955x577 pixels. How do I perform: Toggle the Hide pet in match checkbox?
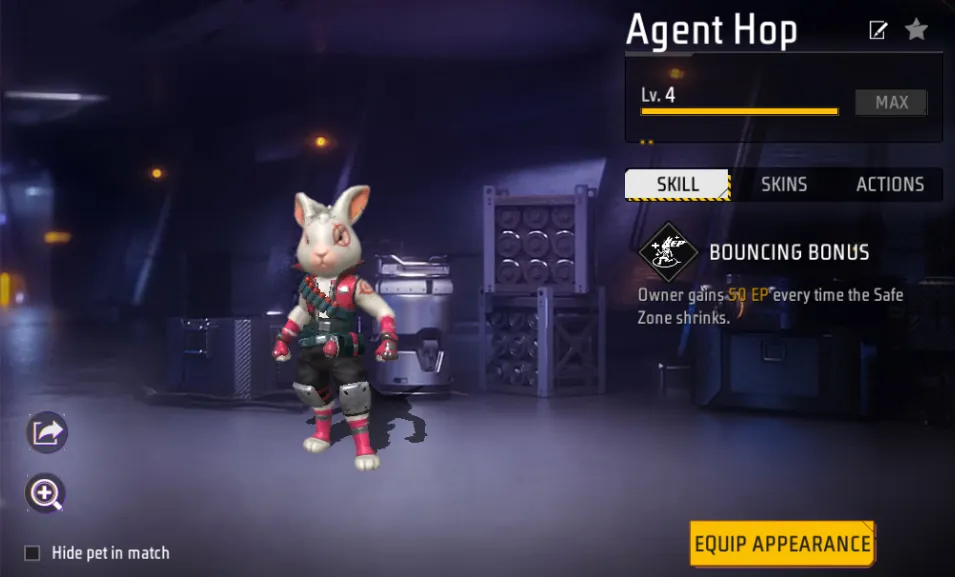point(33,553)
